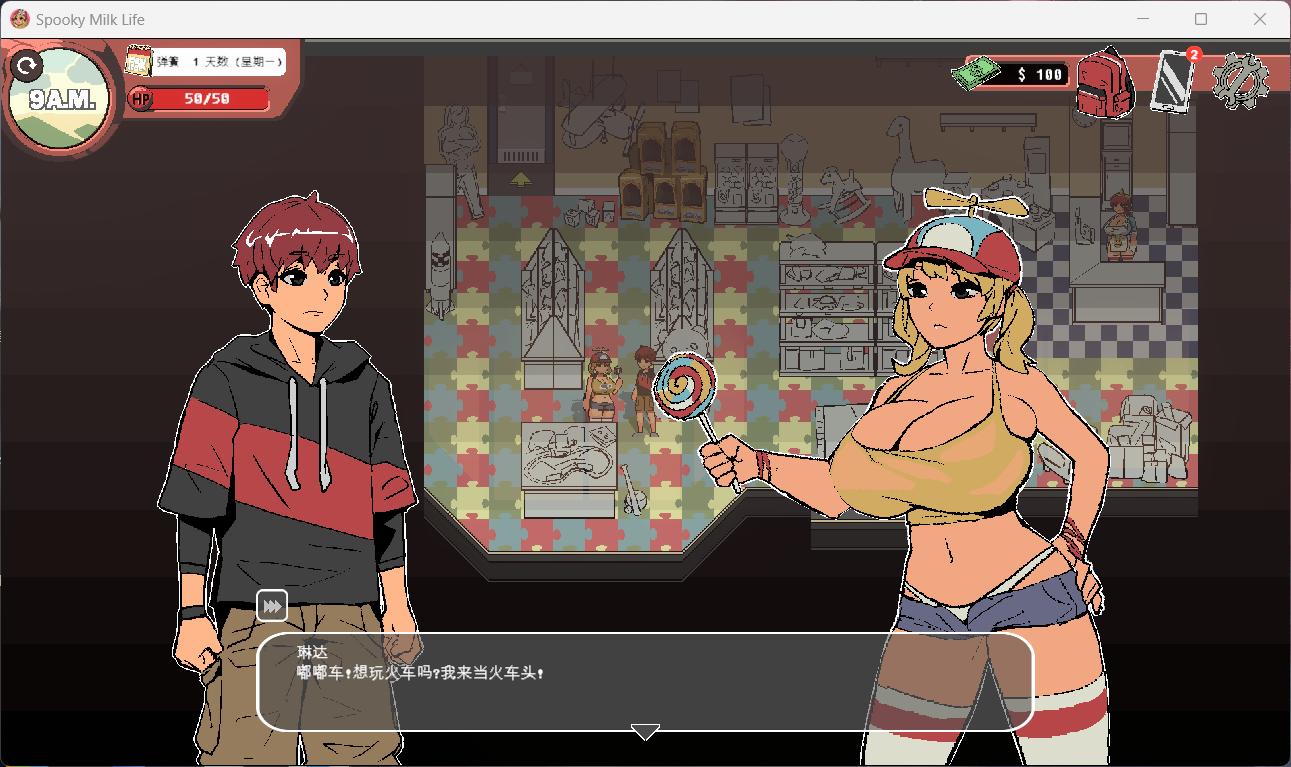Image resolution: width=1291 pixels, height=767 pixels.
Task: Click the HP heart emblem
Action: point(140,99)
